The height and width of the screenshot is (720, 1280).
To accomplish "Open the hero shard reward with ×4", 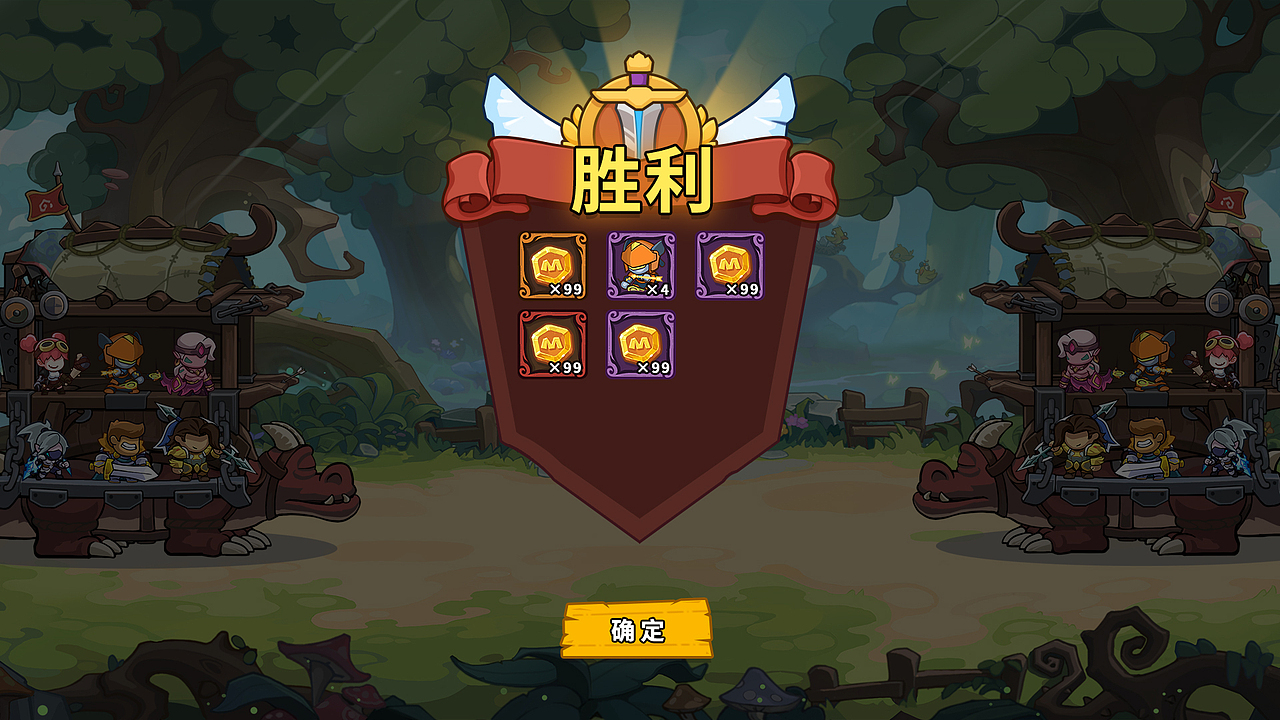I will [643, 263].
